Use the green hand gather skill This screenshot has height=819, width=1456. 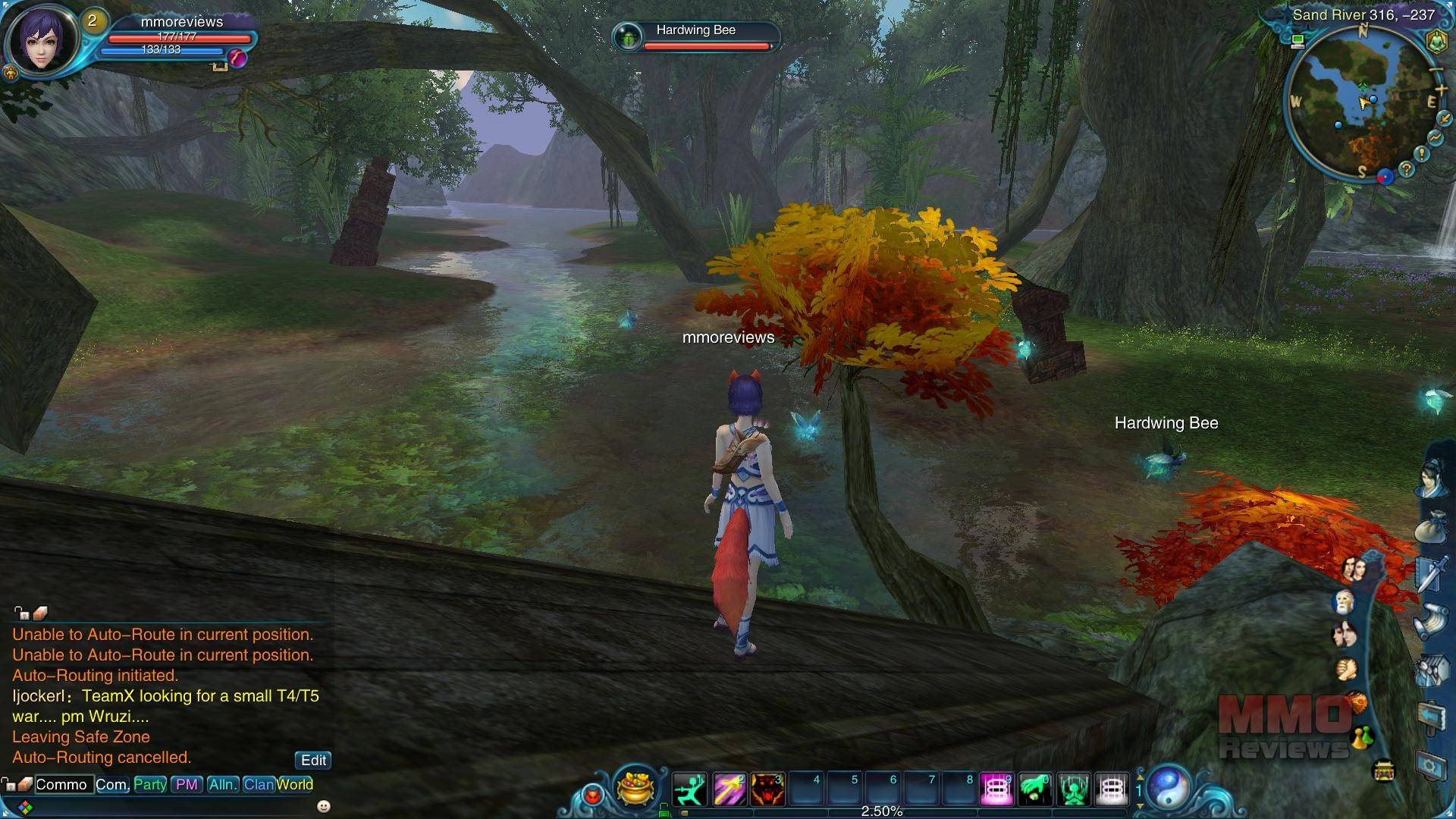point(1035,789)
